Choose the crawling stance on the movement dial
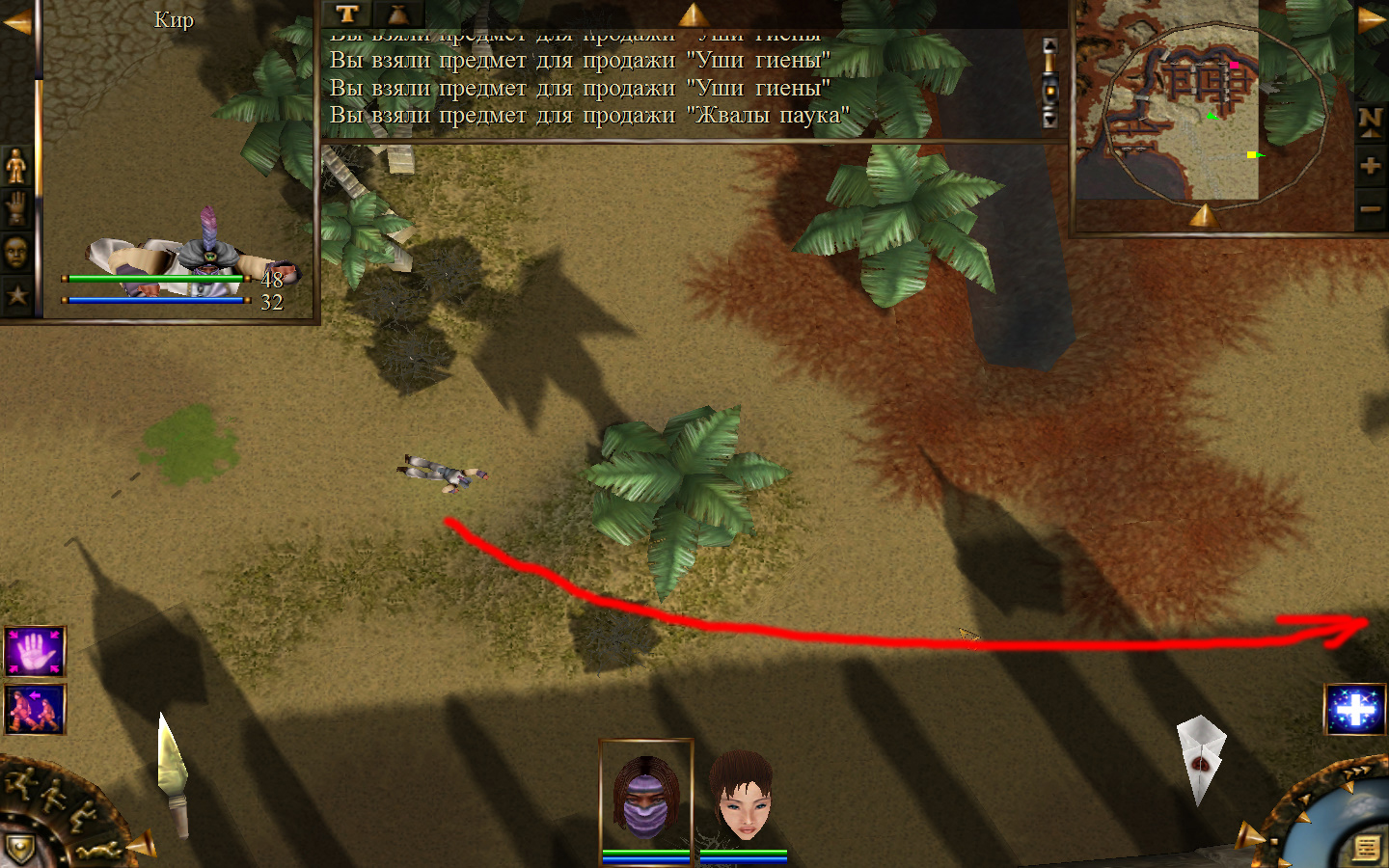1389x868 pixels. [101, 852]
